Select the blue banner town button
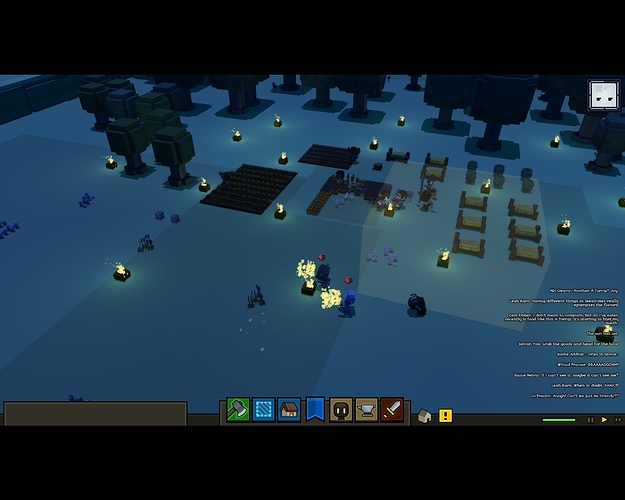The height and width of the screenshot is (500, 625). pyautogui.click(x=315, y=410)
